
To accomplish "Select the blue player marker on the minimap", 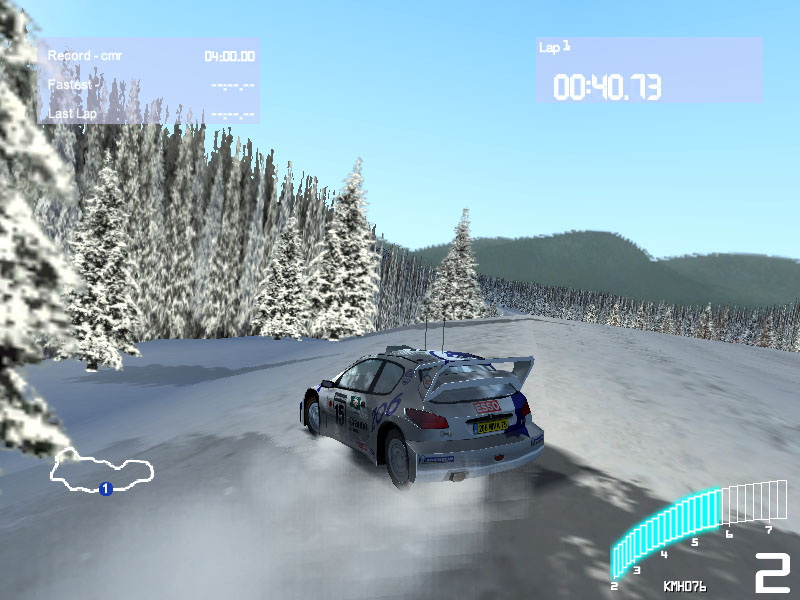I will coord(105,488).
